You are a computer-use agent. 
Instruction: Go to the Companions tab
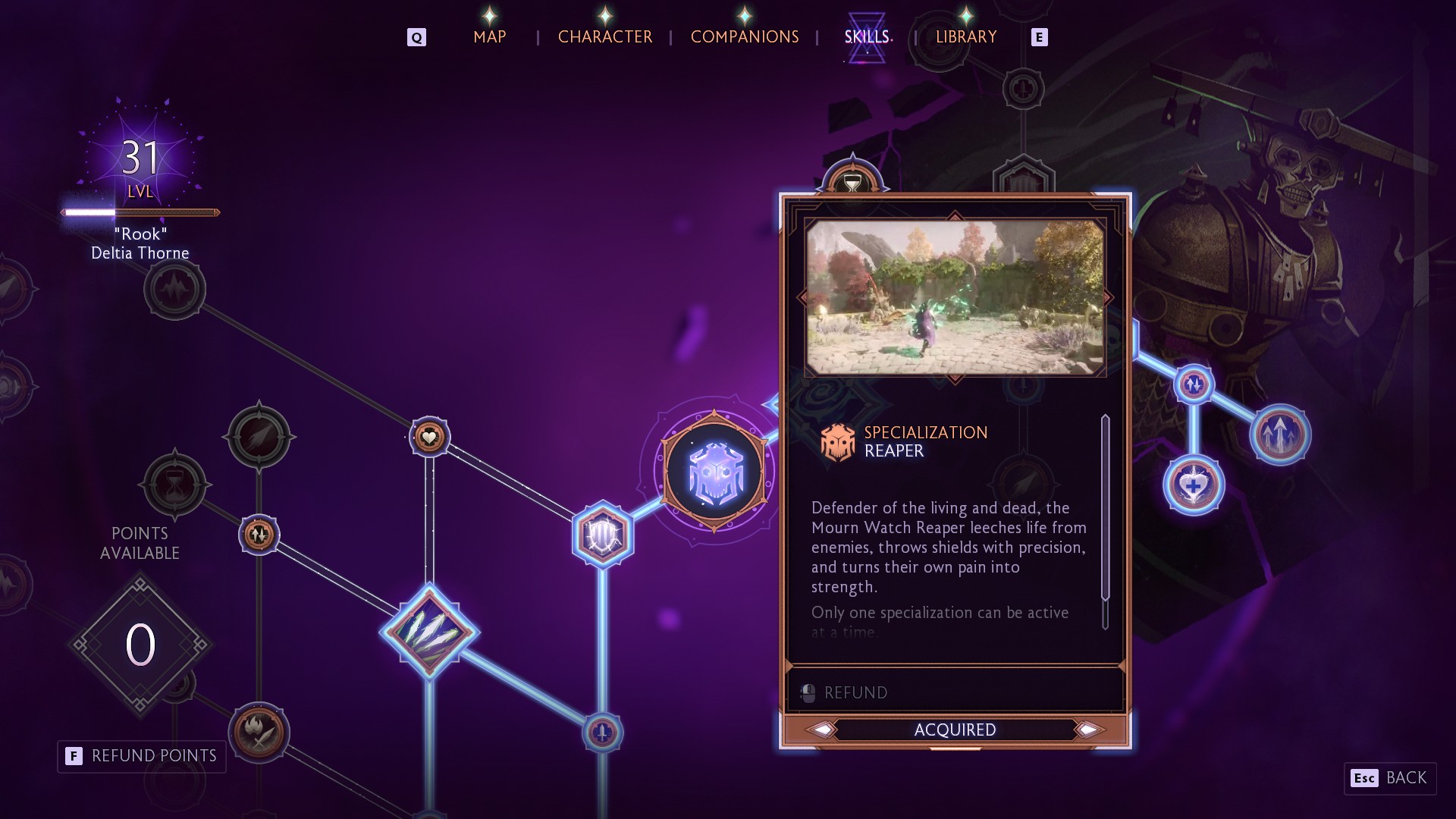[x=744, y=36]
